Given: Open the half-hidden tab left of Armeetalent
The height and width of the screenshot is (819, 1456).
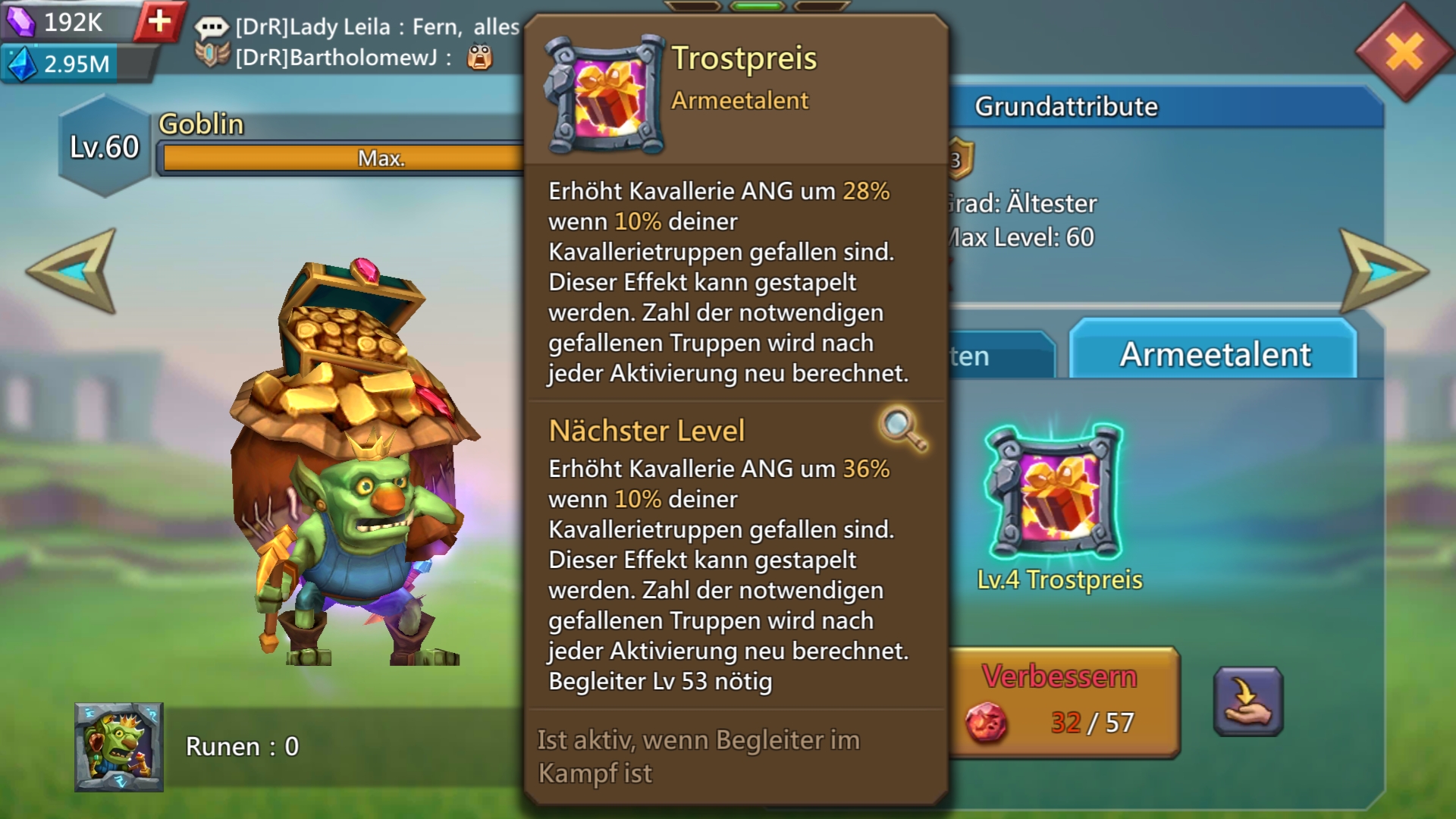Looking at the screenshot, I should 1001,355.
